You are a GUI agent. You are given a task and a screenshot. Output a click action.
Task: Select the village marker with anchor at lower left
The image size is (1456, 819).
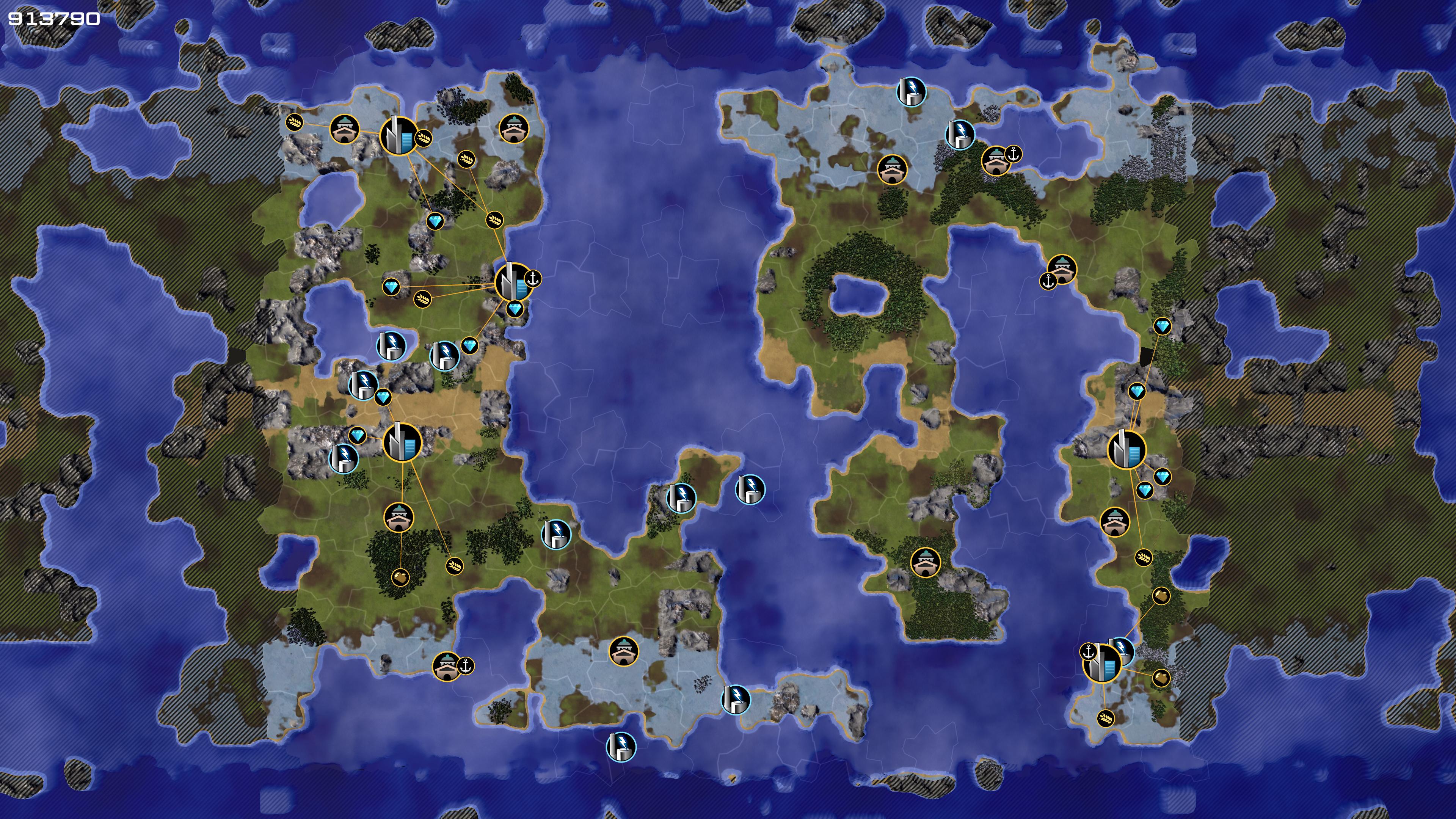pos(1062,269)
